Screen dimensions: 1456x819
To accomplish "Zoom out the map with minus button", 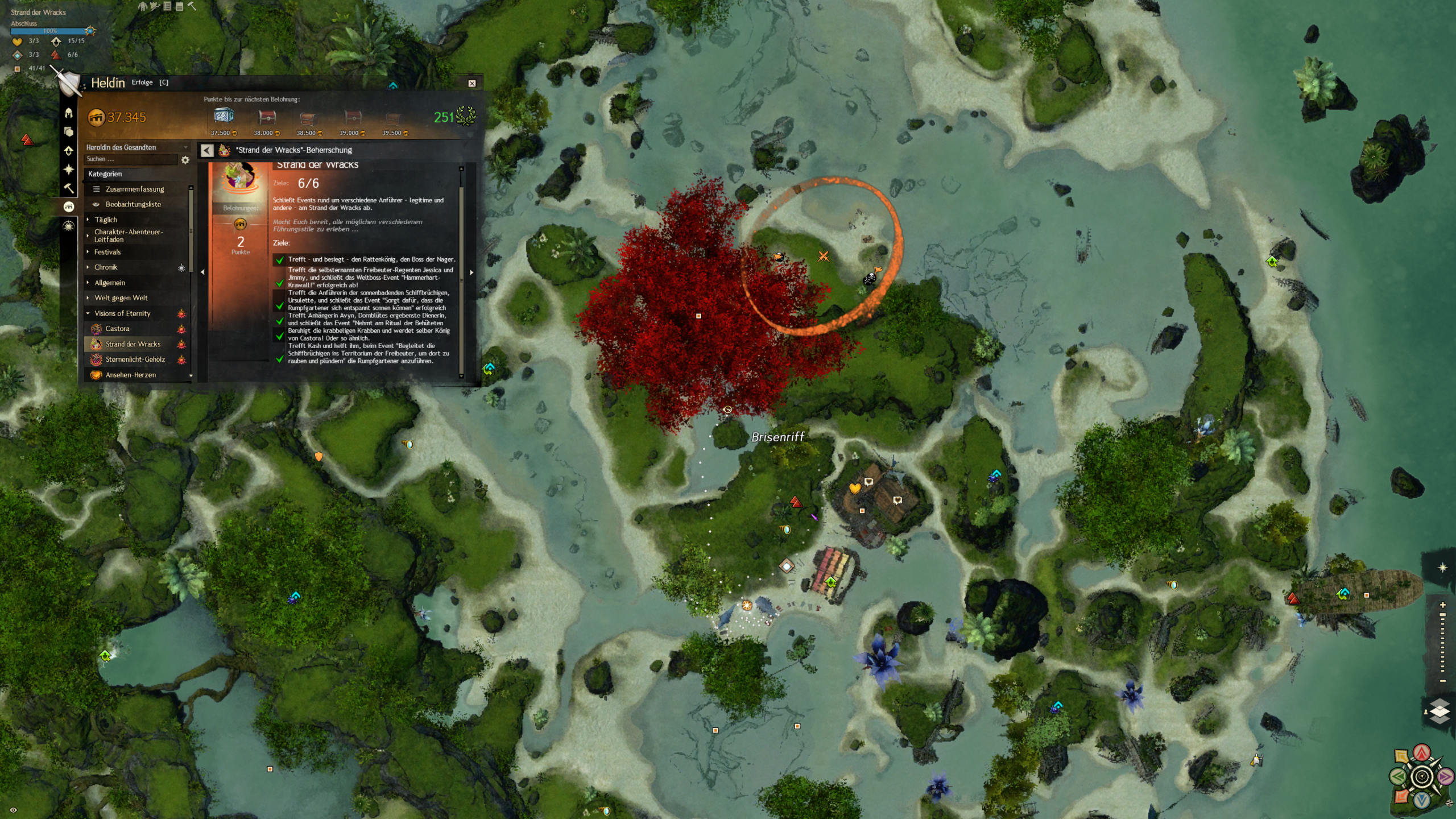I will (1442, 681).
